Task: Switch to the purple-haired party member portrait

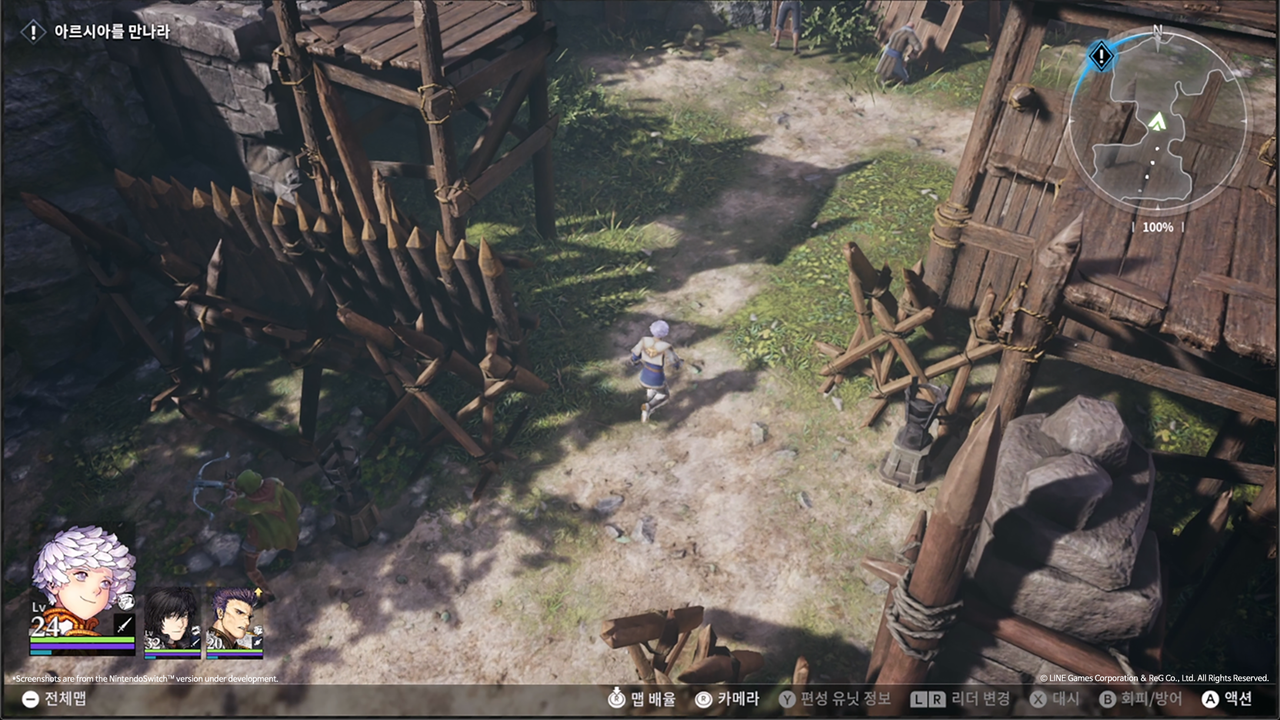Action: pos(234,620)
